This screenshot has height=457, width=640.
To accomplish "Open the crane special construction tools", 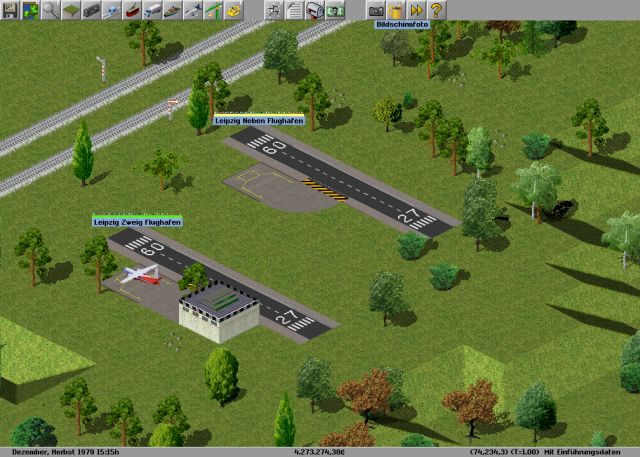I will pyautogui.click(x=216, y=10).
